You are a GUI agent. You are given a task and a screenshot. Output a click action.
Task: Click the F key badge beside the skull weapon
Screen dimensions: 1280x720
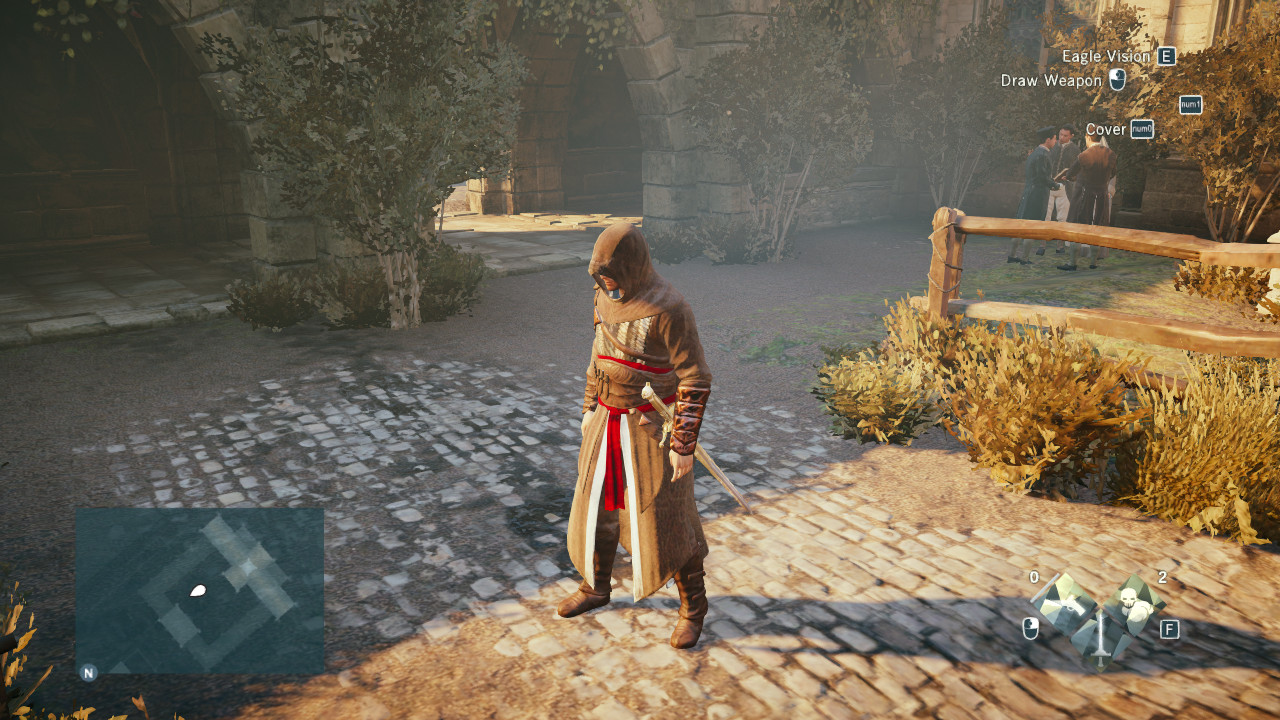point(1170,628)
